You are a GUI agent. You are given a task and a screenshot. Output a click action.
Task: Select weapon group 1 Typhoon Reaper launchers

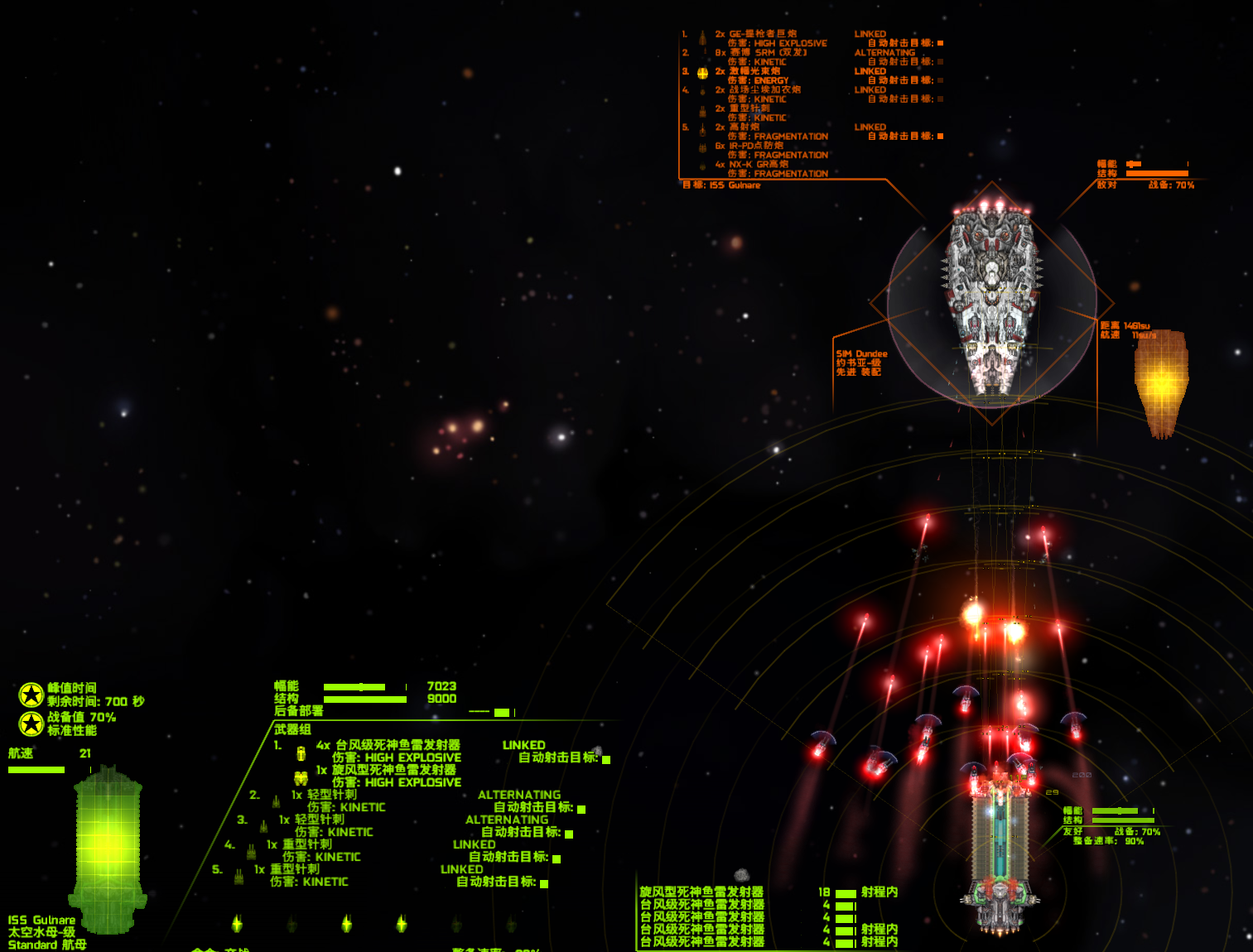(x=398, y=746)
